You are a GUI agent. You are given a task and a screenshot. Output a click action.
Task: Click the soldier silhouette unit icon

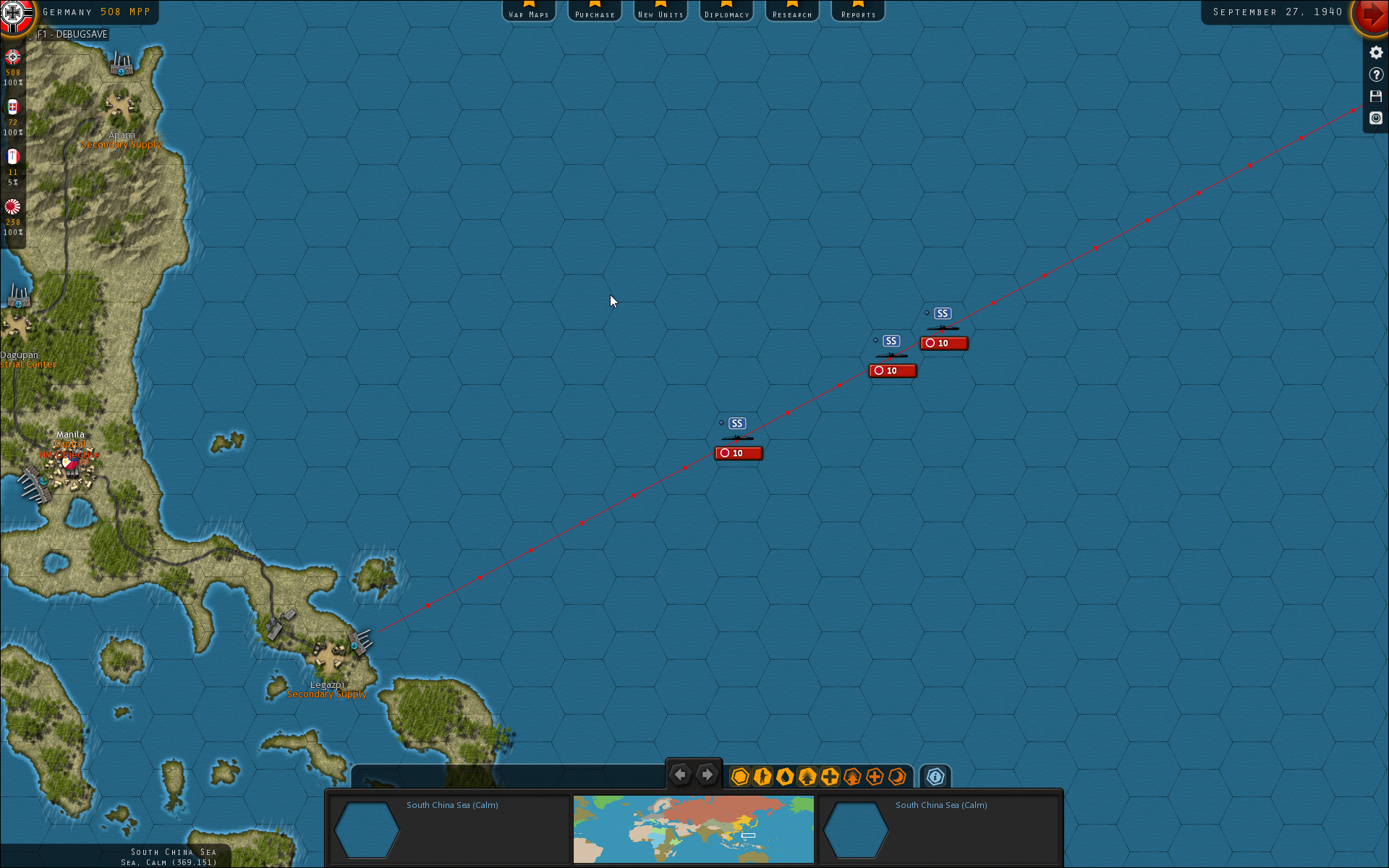(763, 776)
